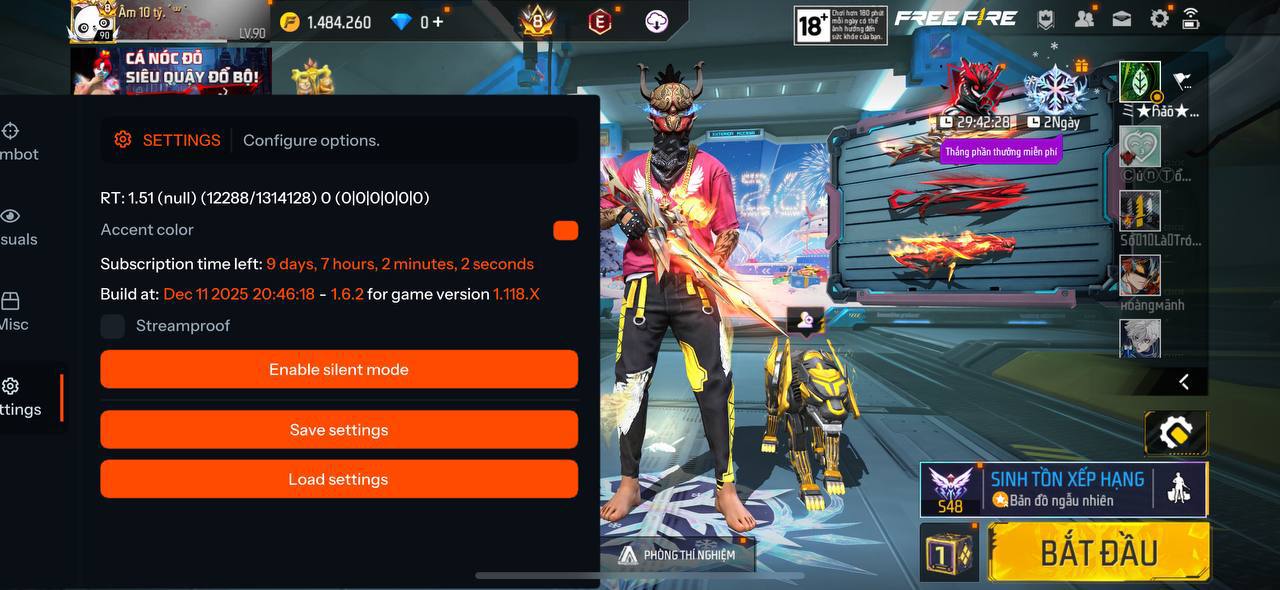Viewport: 1280px width, 590px height.
Task: Open the guild crown badge icon
Action: click(x=1045, y=18)
